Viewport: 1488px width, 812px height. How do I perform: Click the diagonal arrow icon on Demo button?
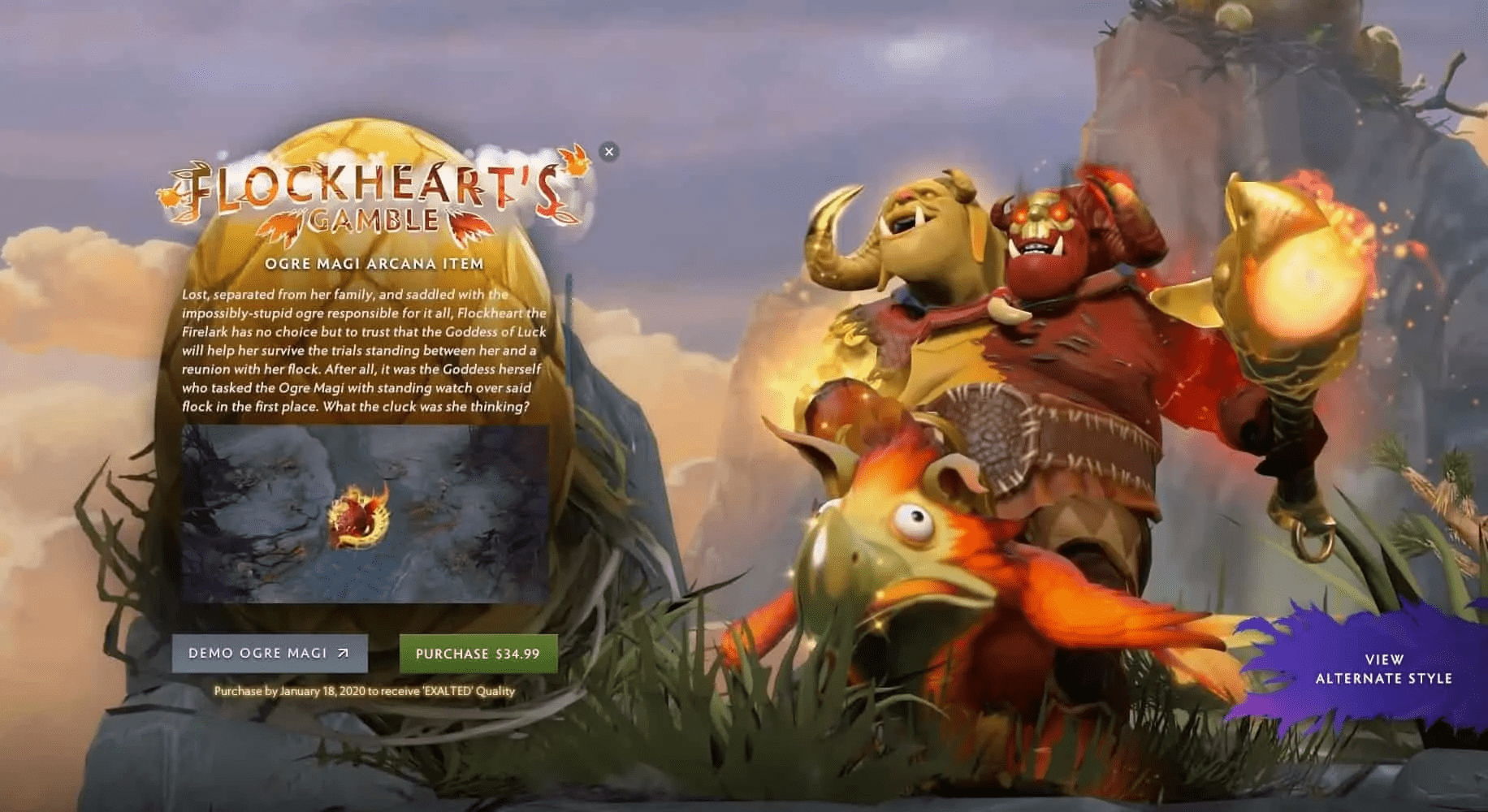pos(345,653)
